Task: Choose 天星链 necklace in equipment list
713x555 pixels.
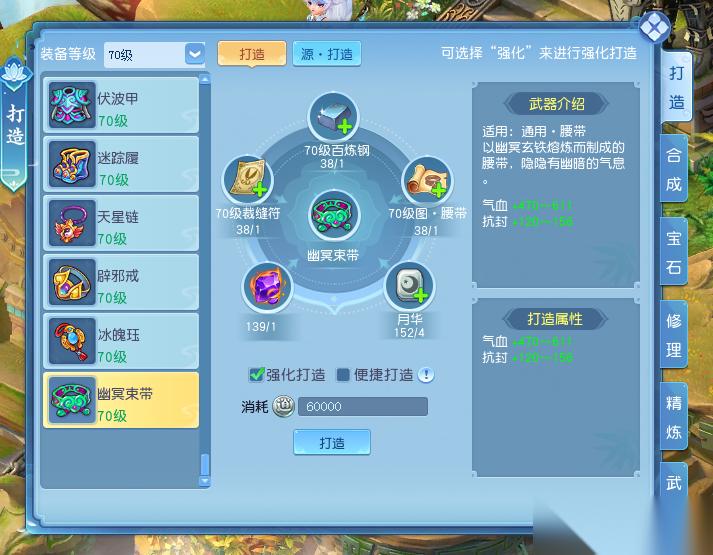Action: 120,225
